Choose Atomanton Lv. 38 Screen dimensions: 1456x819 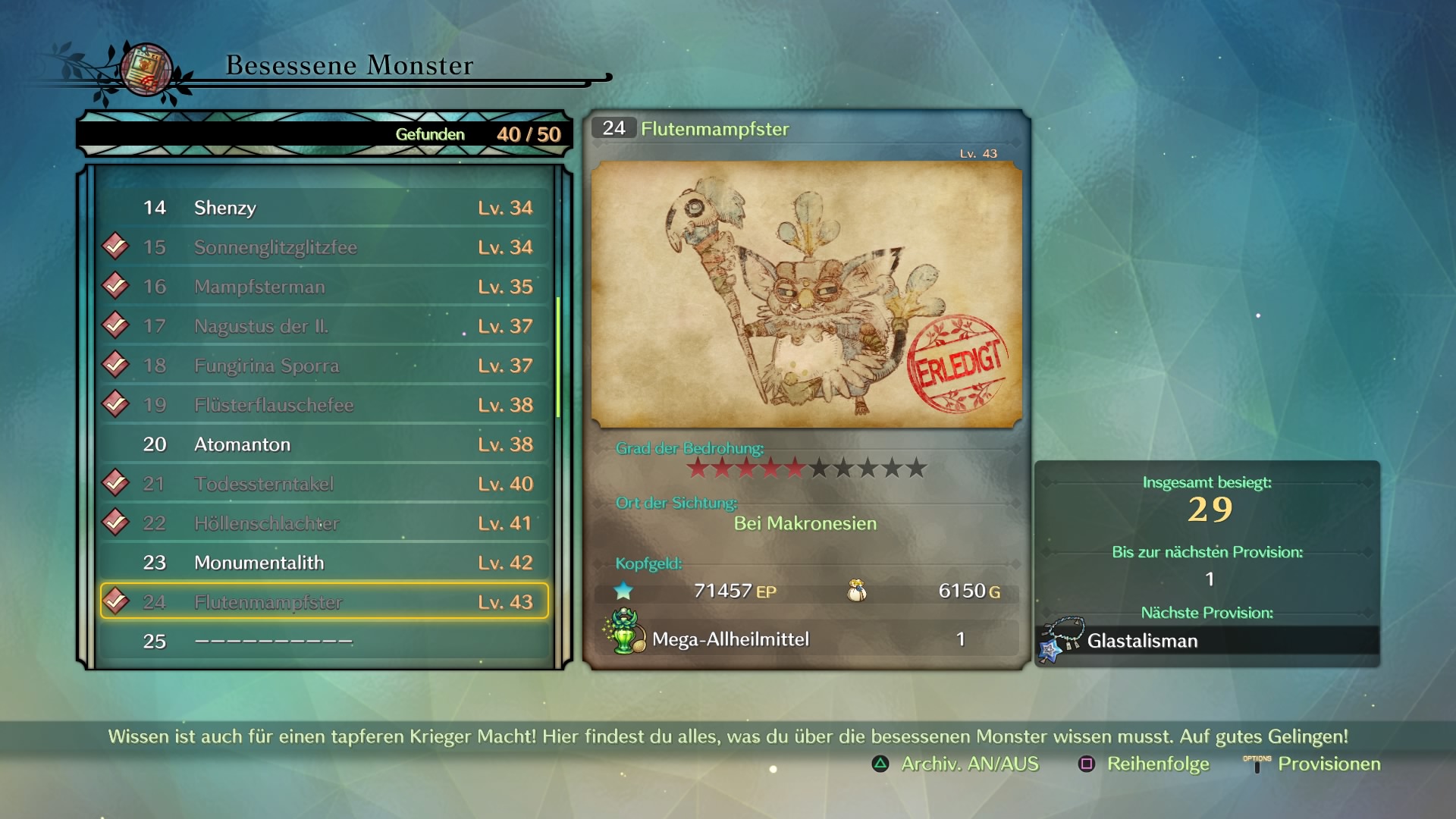coord(325,444)
